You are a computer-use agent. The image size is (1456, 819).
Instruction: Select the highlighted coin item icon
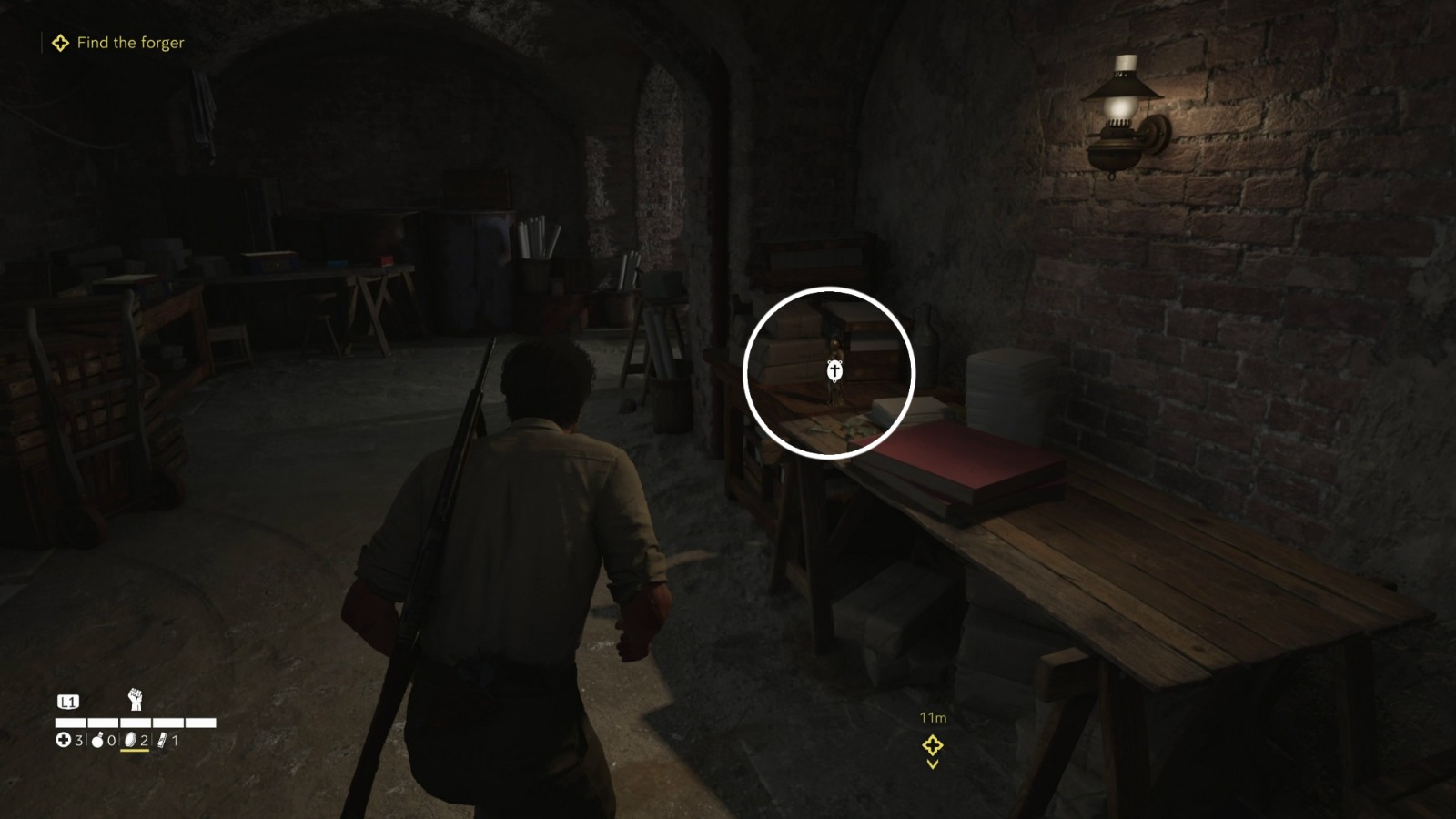coord(128,740)
